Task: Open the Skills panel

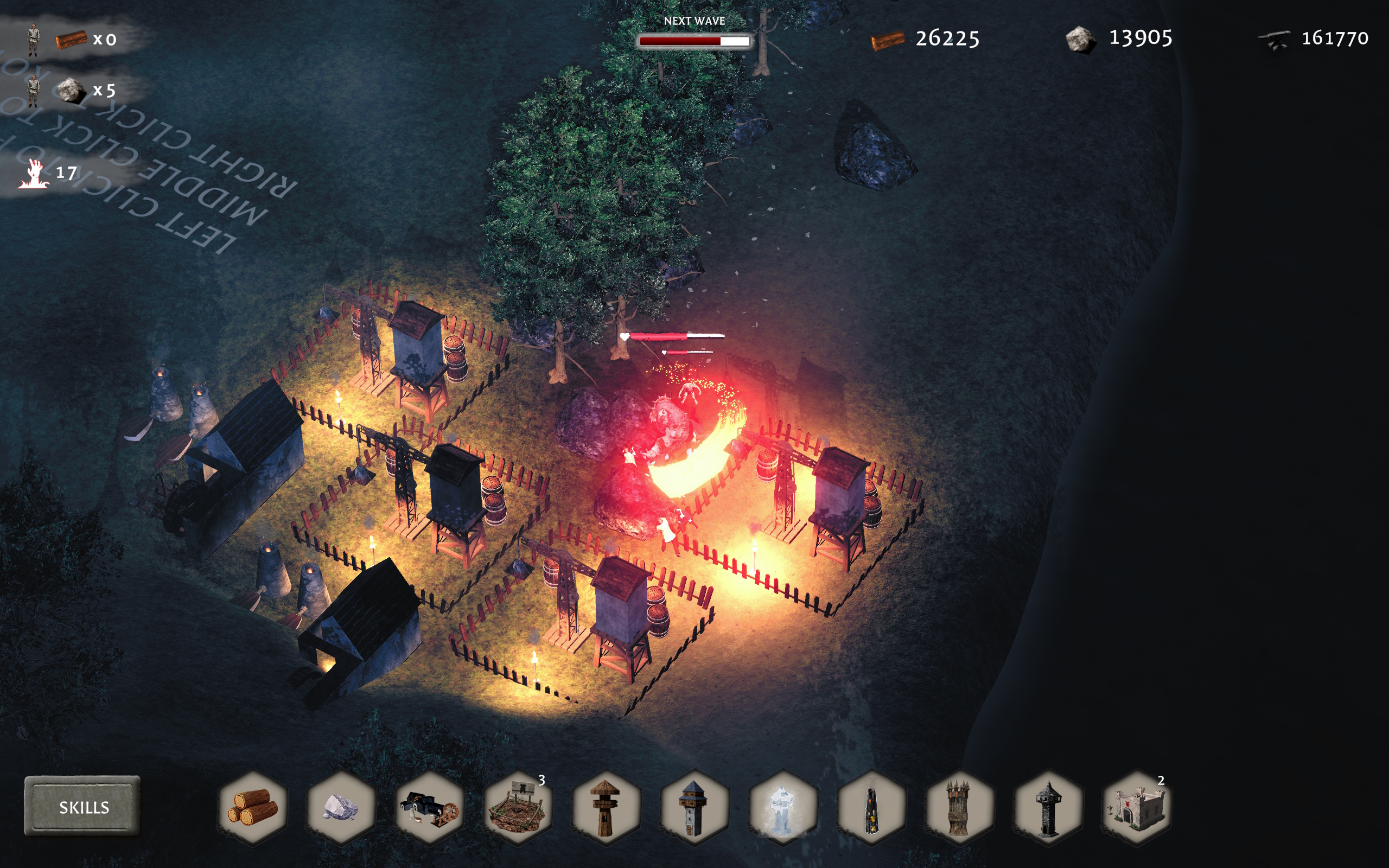Action: [82, 807]
